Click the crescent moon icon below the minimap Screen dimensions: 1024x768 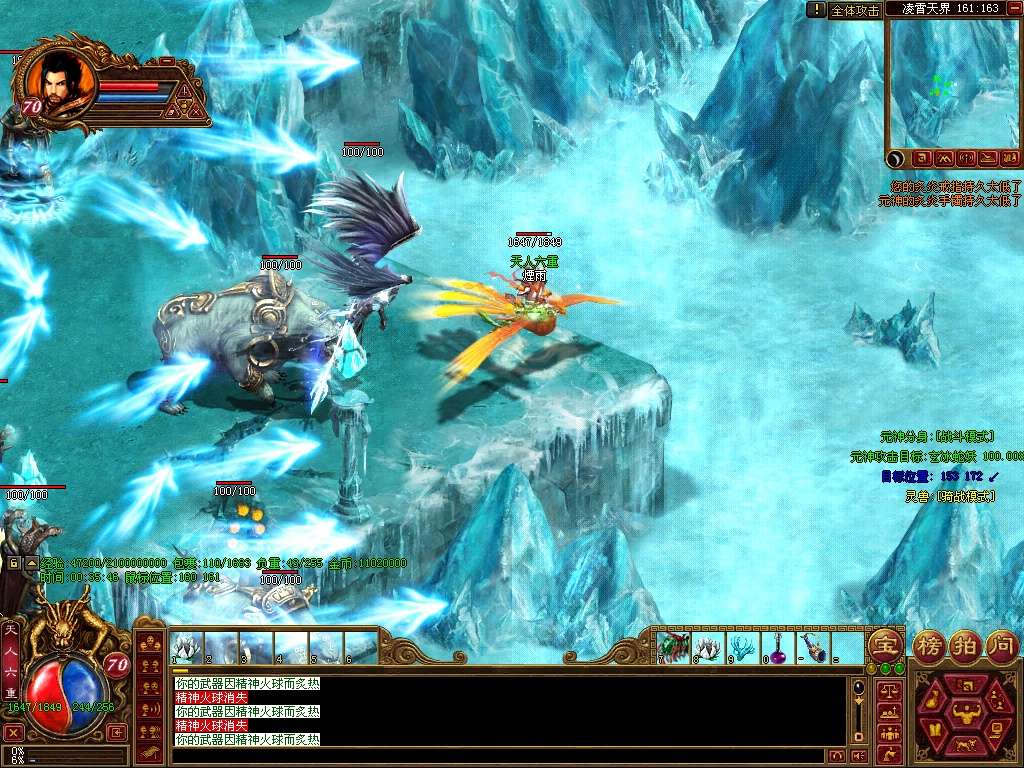pyautogui.click(x=896, y=158)
